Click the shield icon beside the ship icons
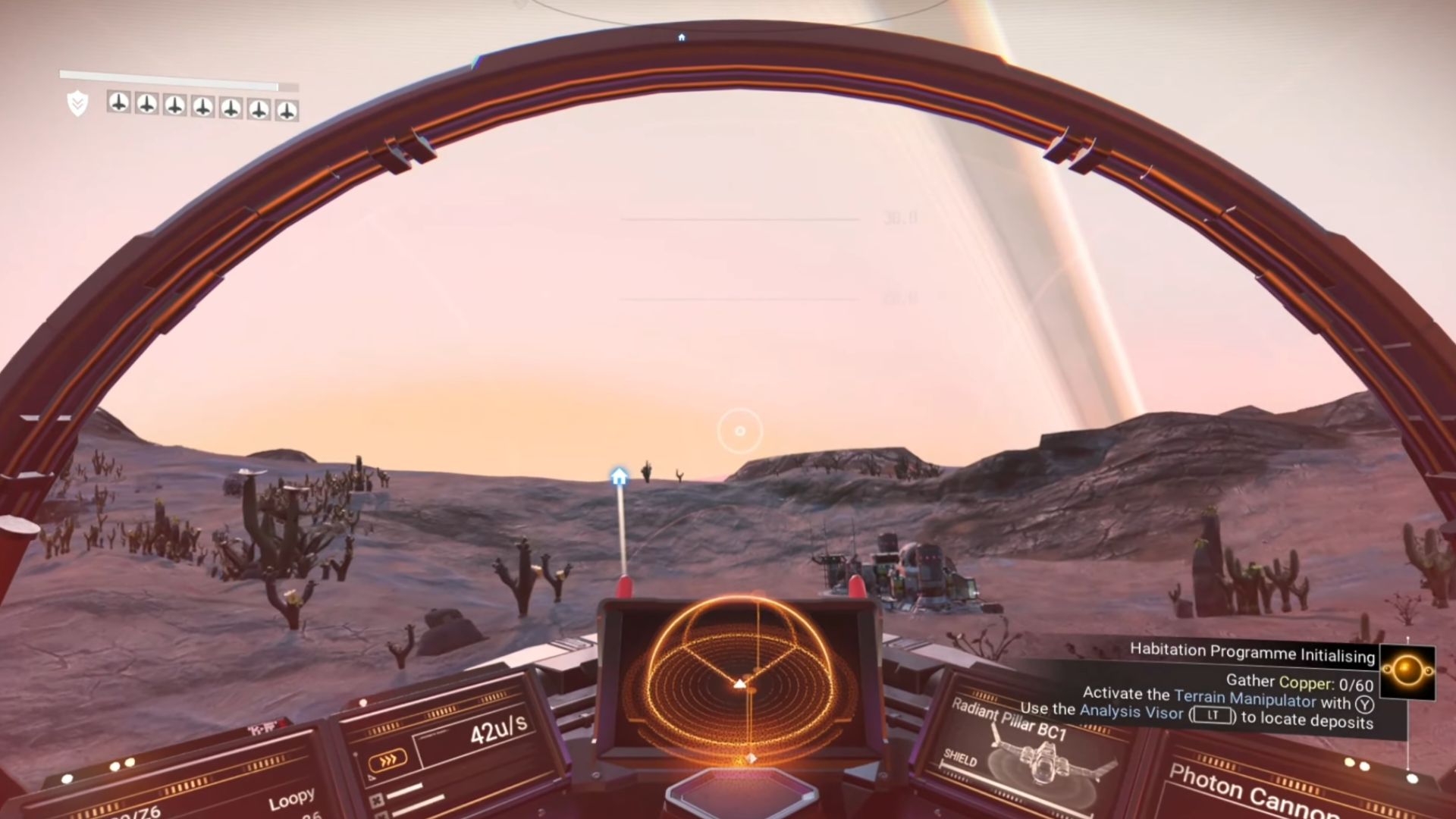This screenshot has height=819, width=1456. pyautogui.click(x=77, y=103)
